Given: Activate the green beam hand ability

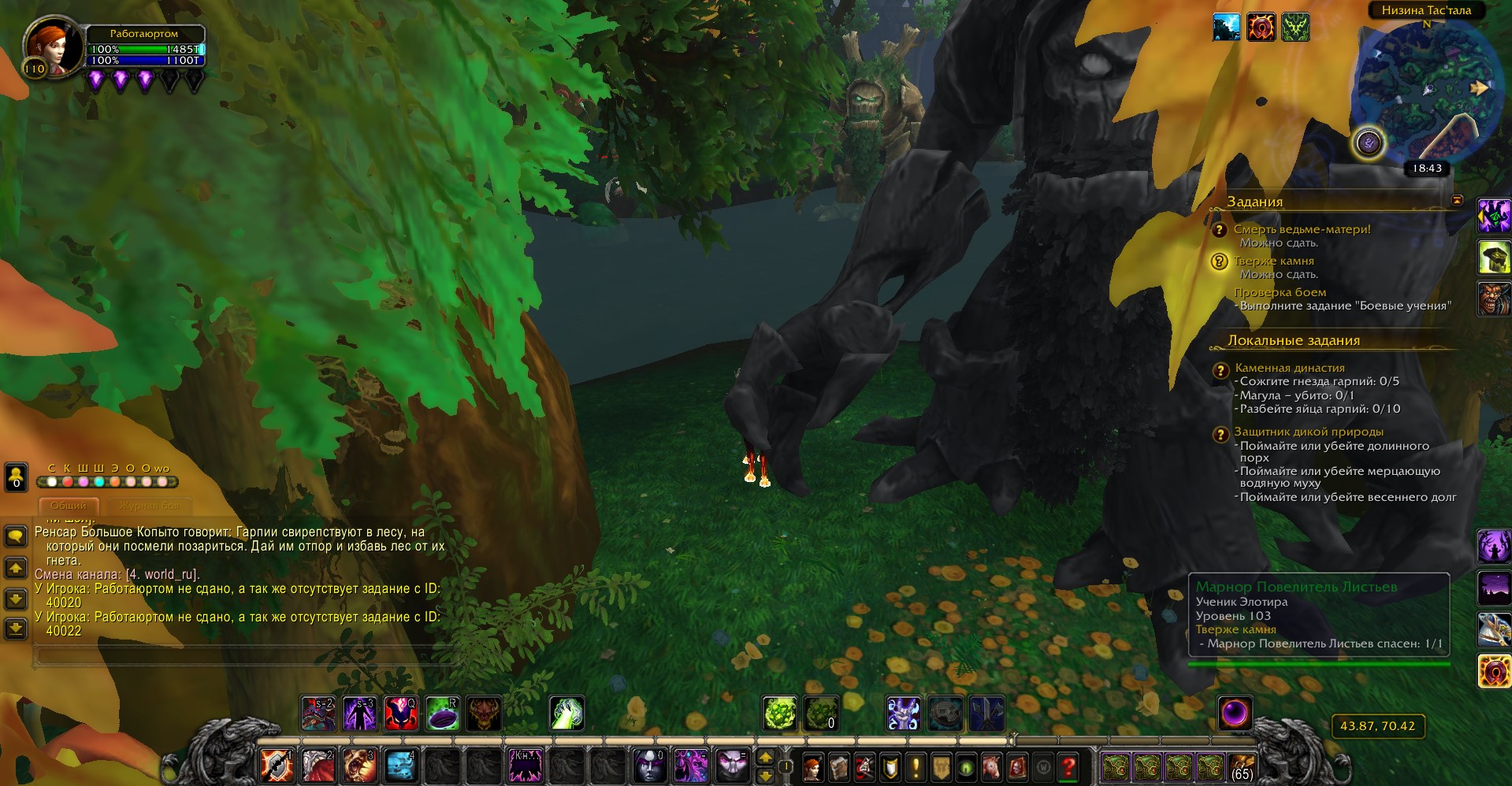Looking at the screenshot, I should coord(567,714).
